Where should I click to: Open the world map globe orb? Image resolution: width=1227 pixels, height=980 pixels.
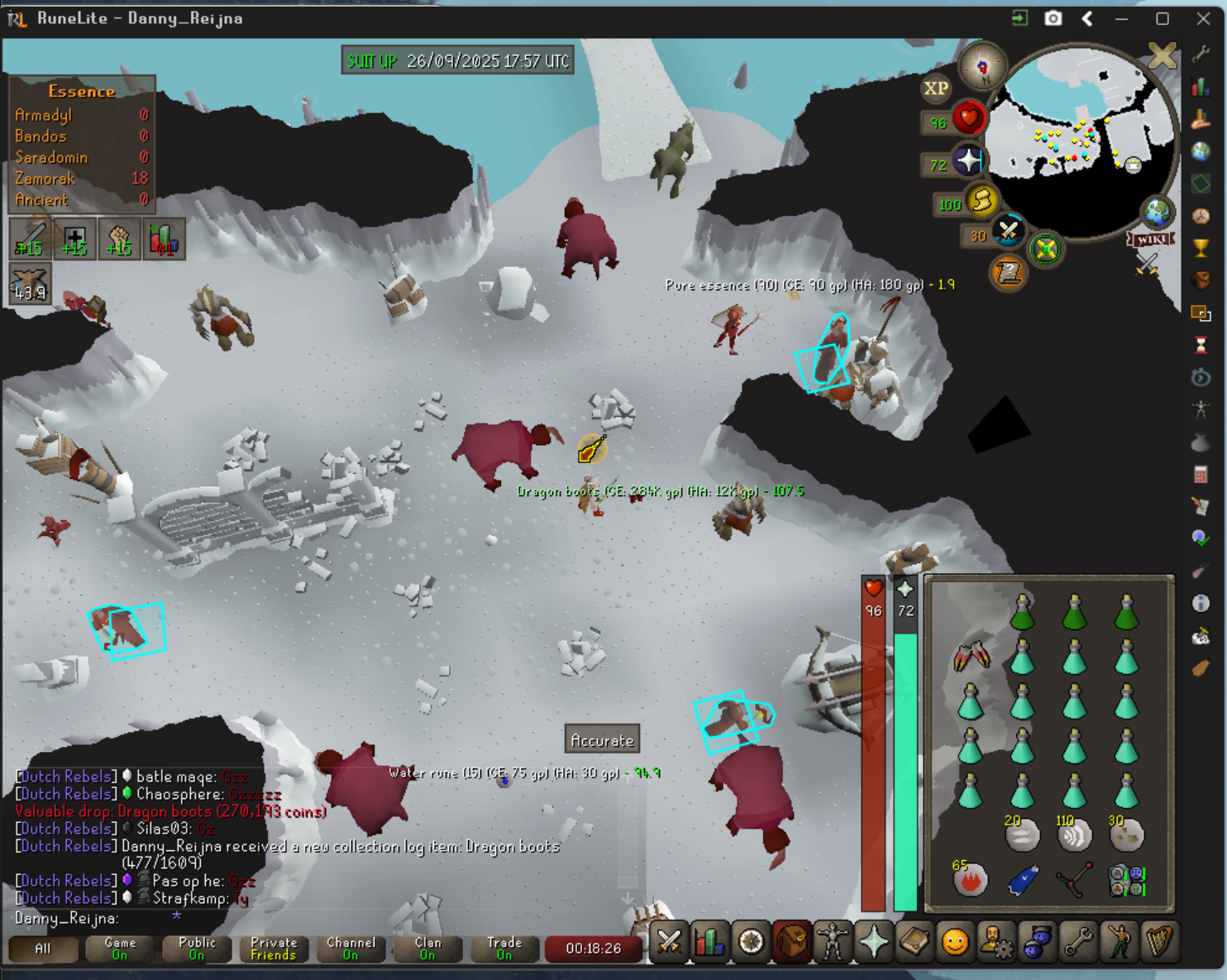click(x=1158, y=213)
